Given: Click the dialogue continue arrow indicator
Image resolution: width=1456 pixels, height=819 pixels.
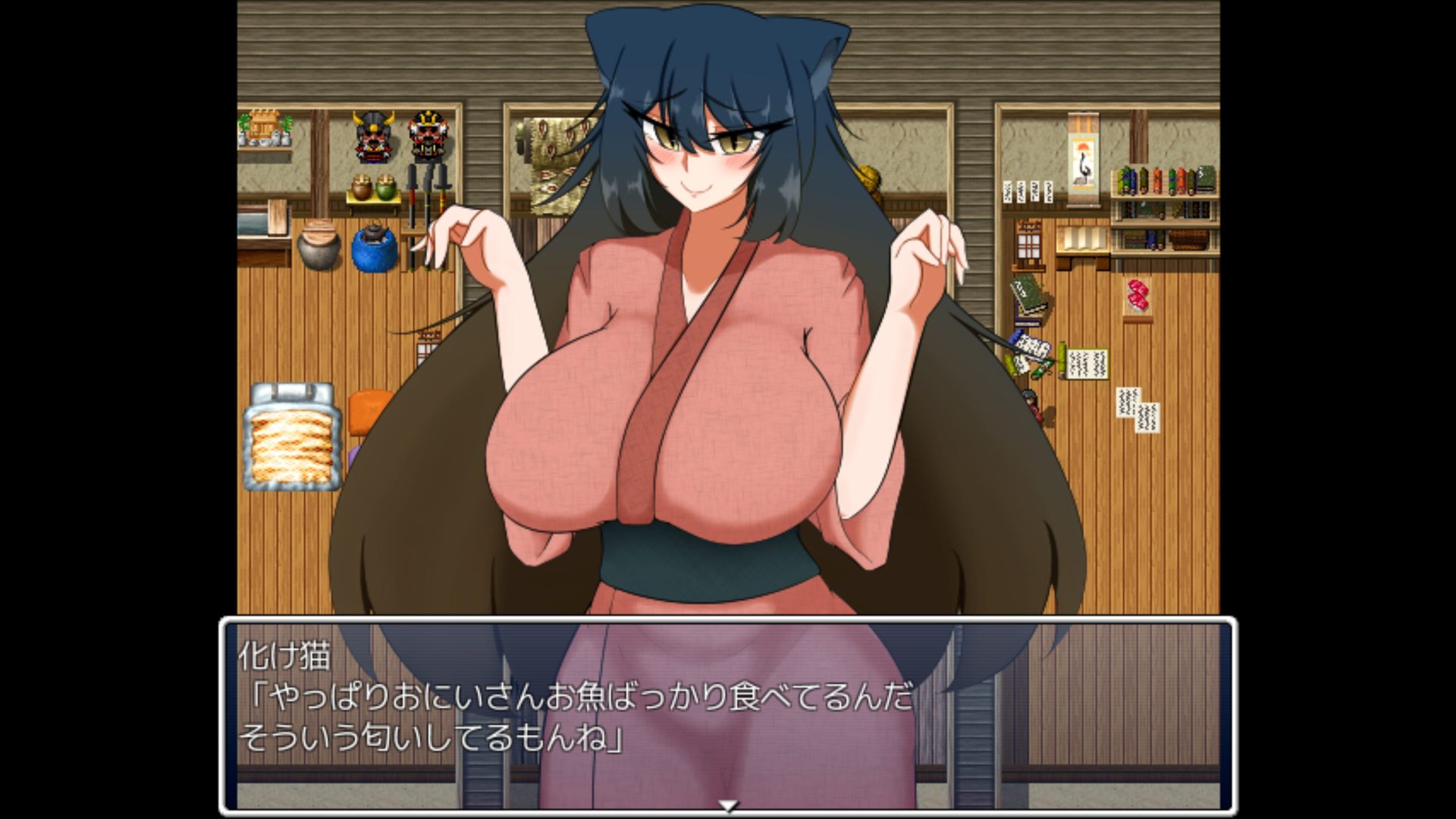Looking at the screenshot, I should pyautogui.click(x=728, y=806).
